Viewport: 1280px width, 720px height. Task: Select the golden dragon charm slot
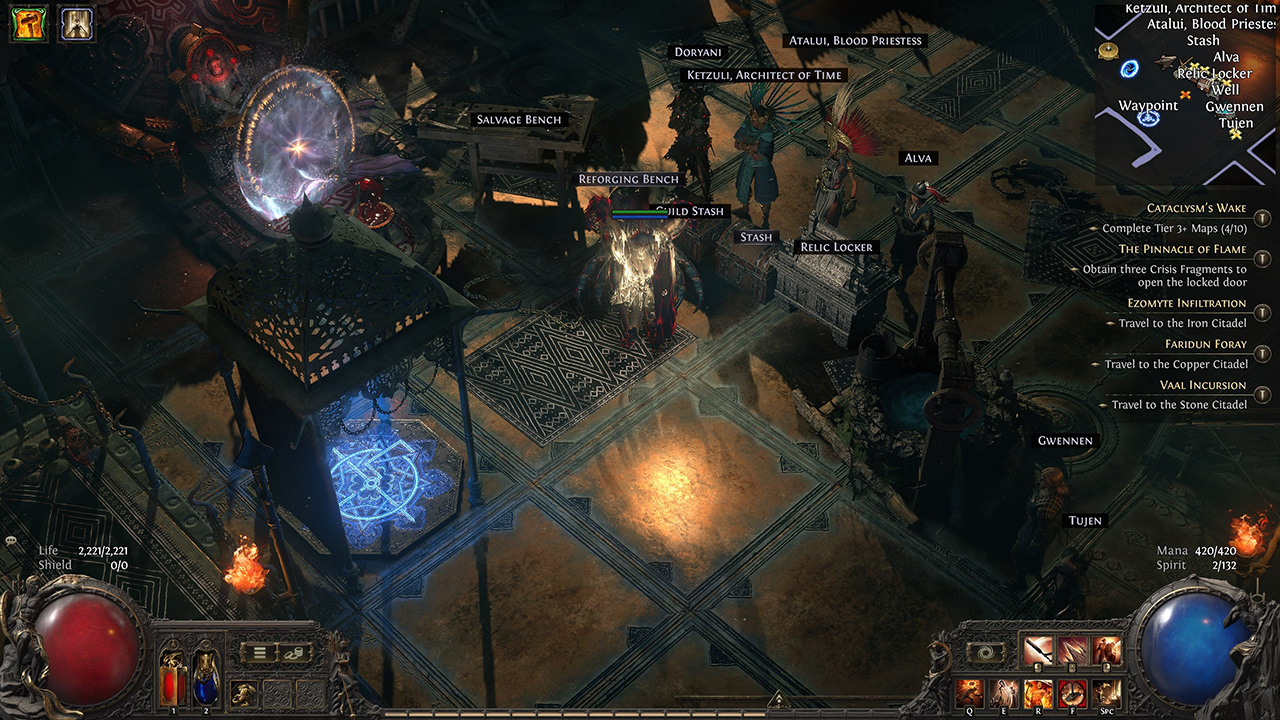[x=244, y=692]
